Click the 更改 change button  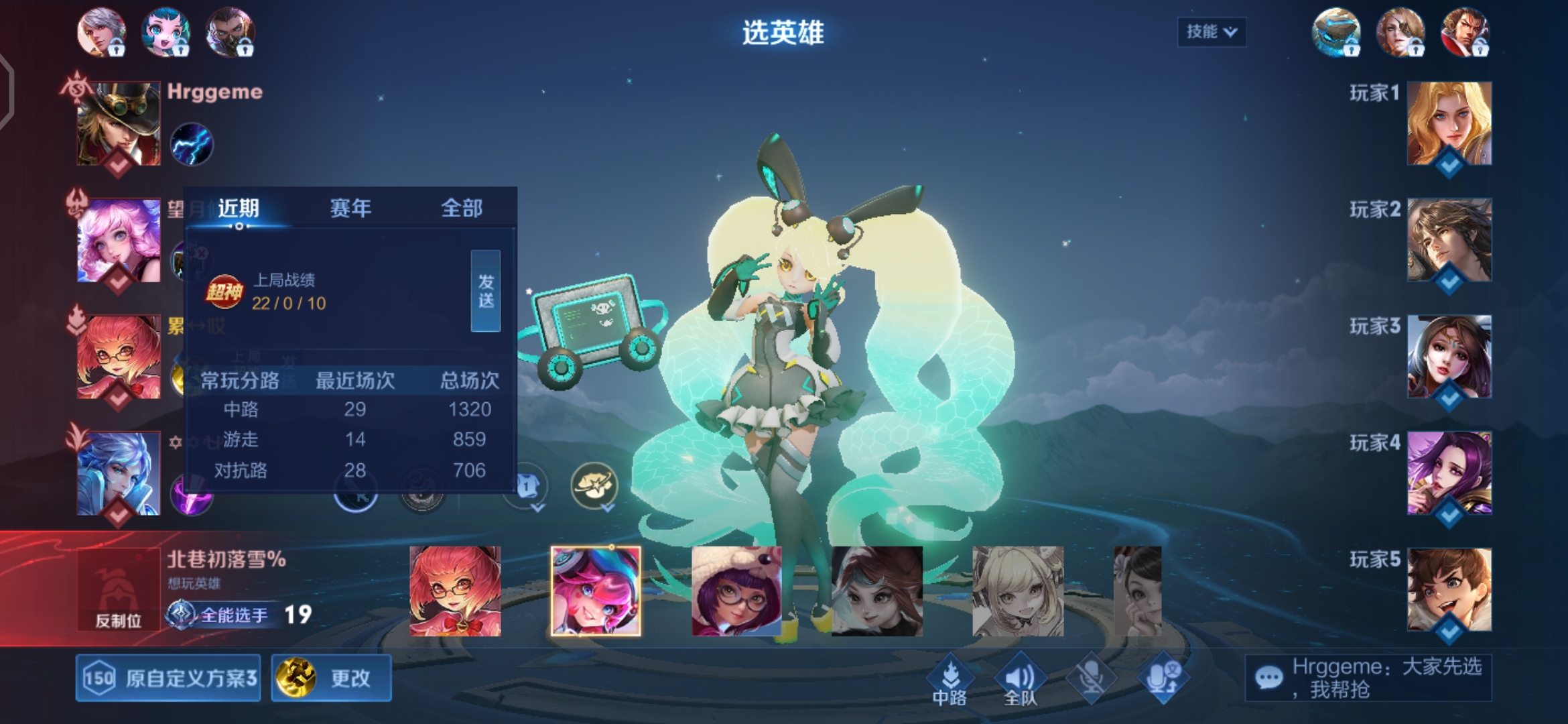pos(331,678)
